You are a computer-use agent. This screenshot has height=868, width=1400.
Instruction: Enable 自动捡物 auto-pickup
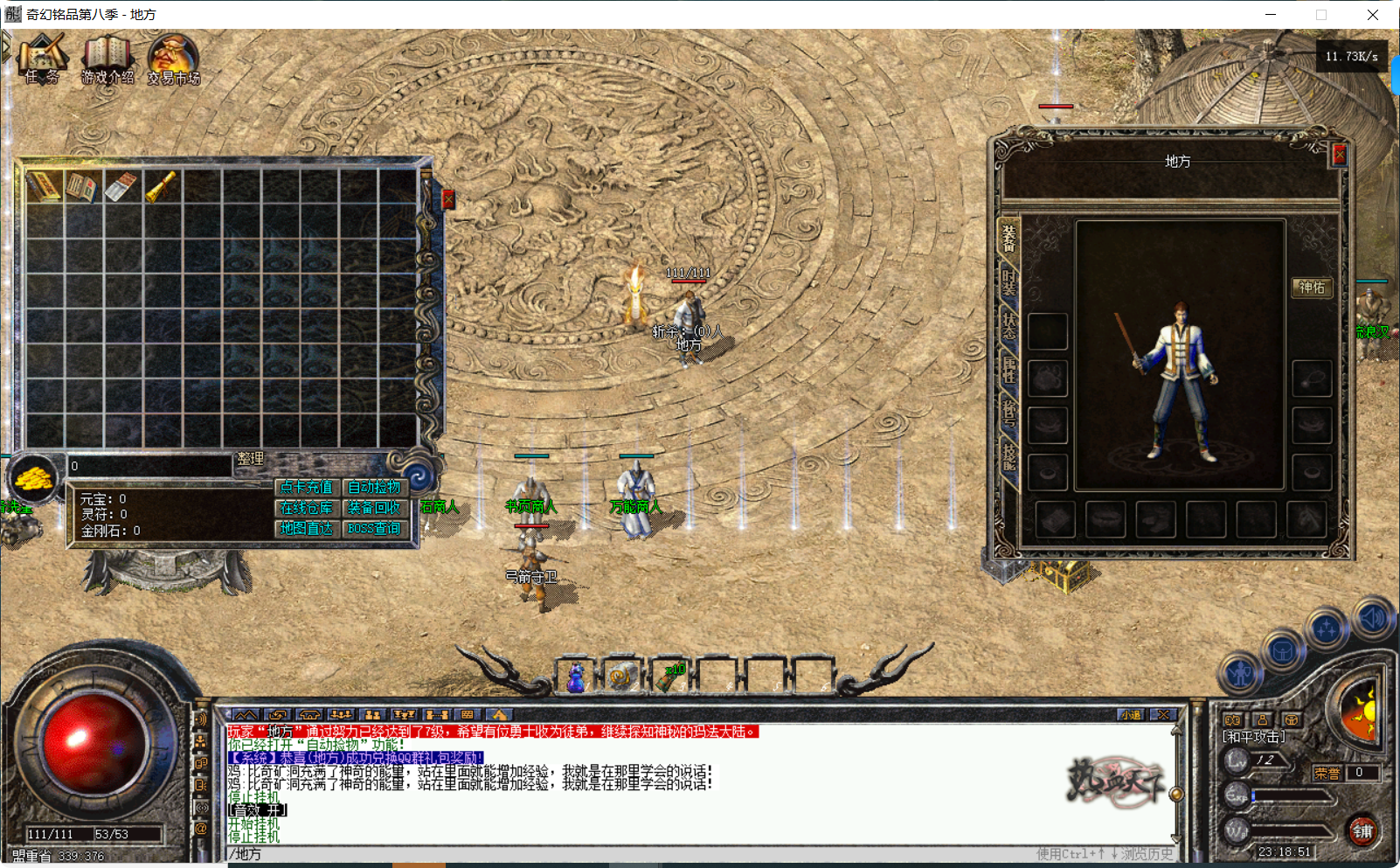click(373, 487)
